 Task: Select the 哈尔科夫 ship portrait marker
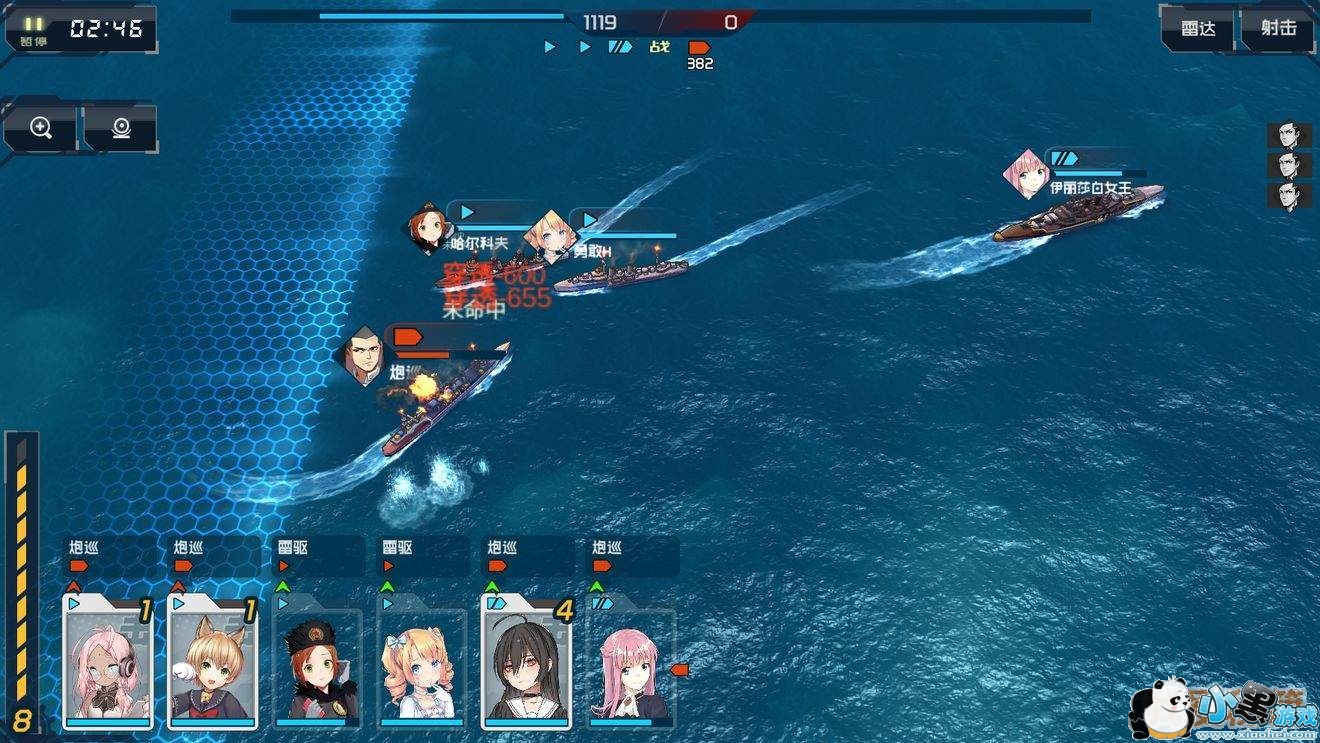430,227
